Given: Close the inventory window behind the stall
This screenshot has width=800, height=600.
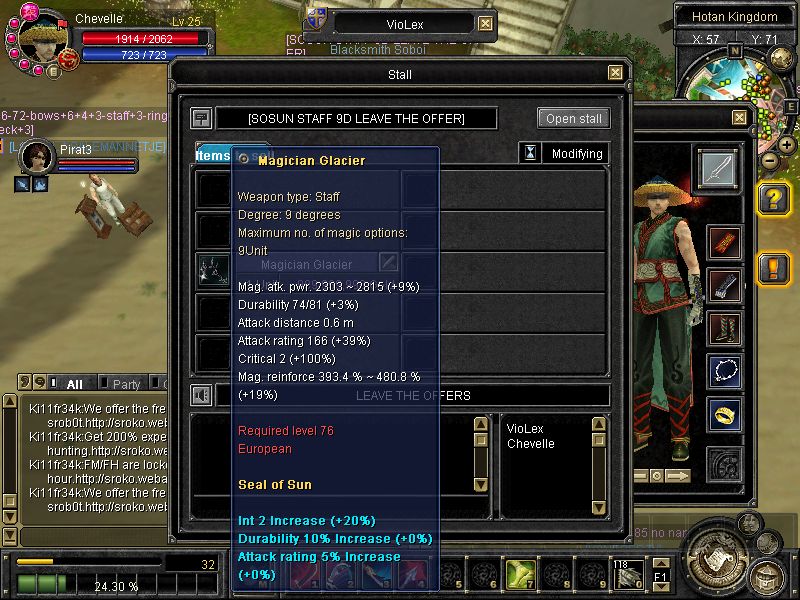Looking at the screenshot, I should (x=739, y=117).
